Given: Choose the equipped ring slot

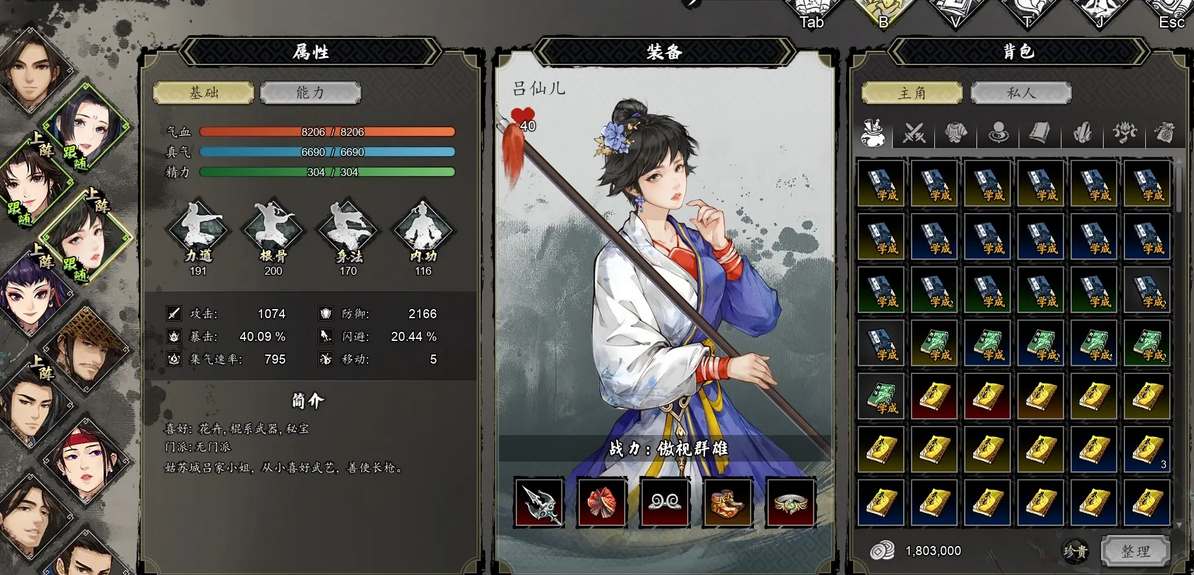Looking at the screenshot, I should (x=791, y=502).
